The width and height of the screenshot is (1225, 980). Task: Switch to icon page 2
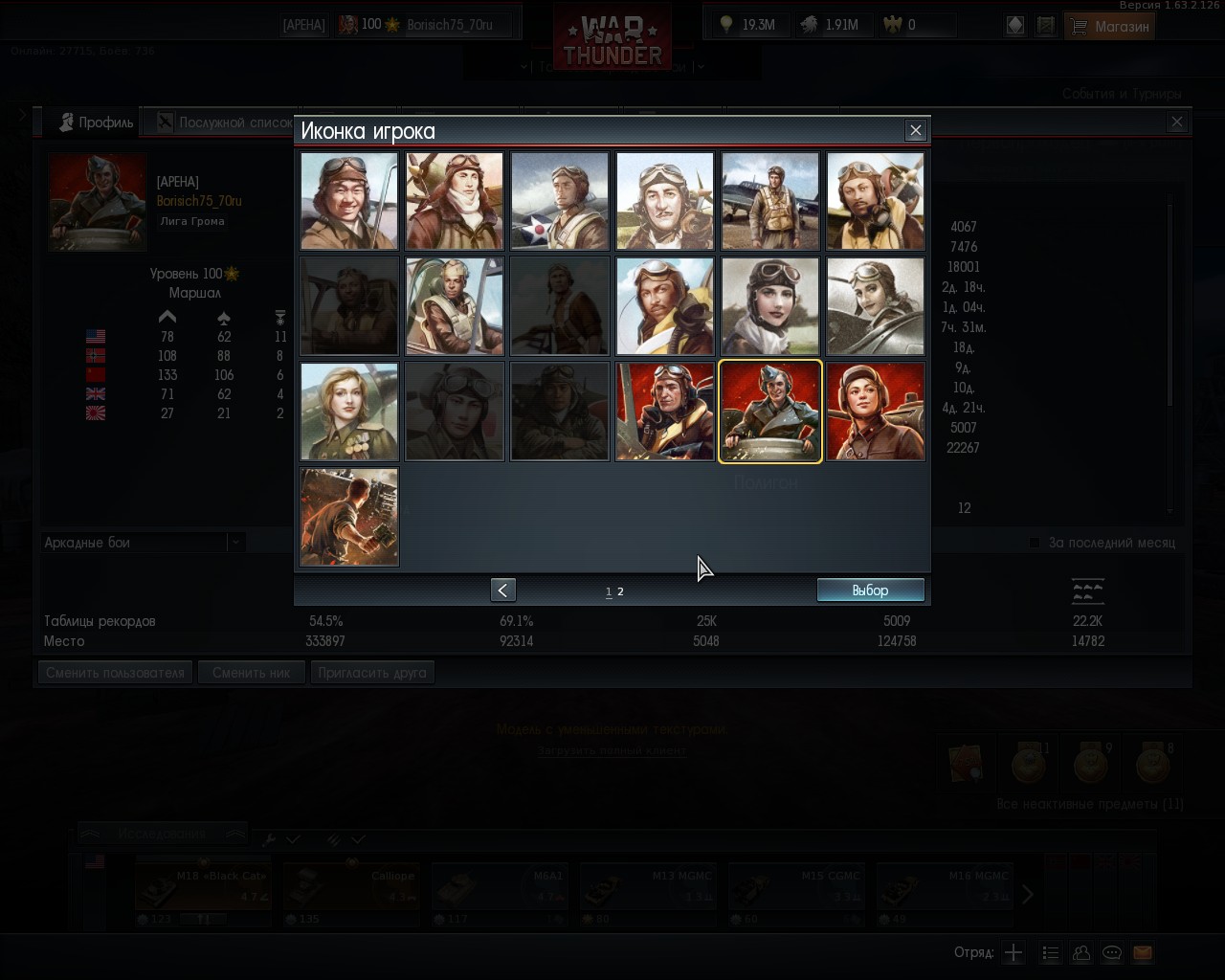click(x=620, y=591)
